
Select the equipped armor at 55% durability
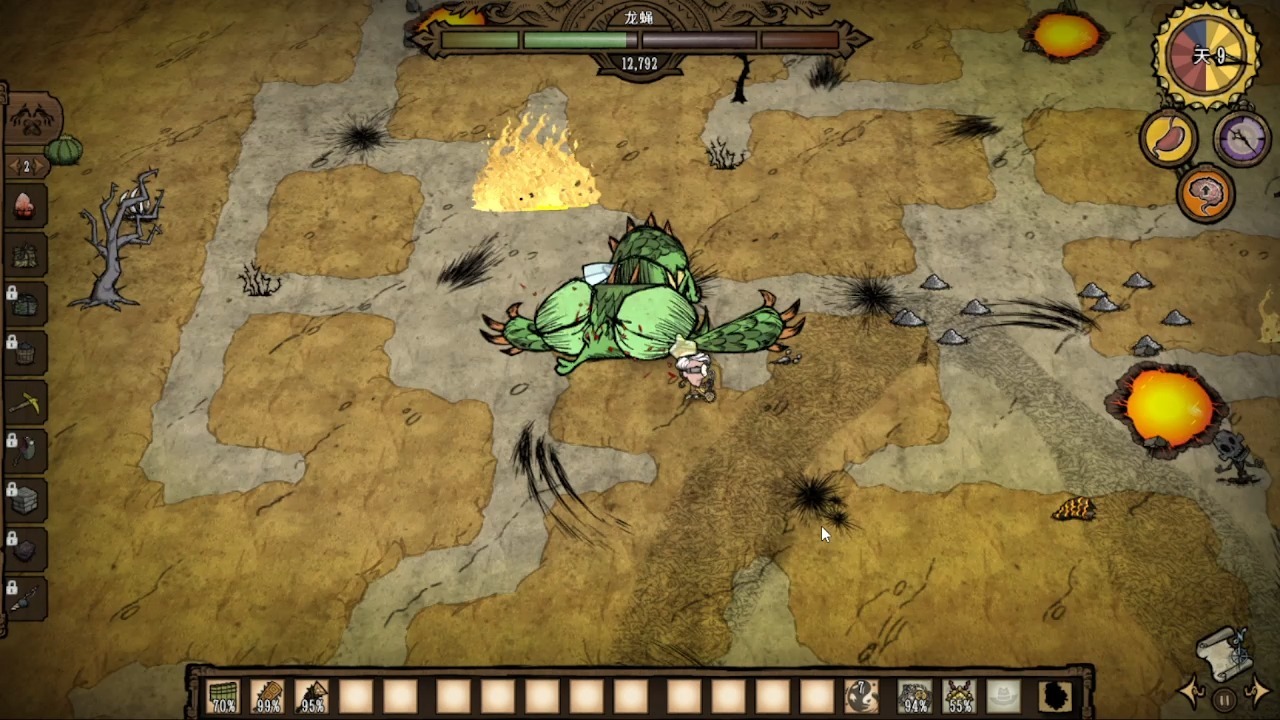pos(960,696)
